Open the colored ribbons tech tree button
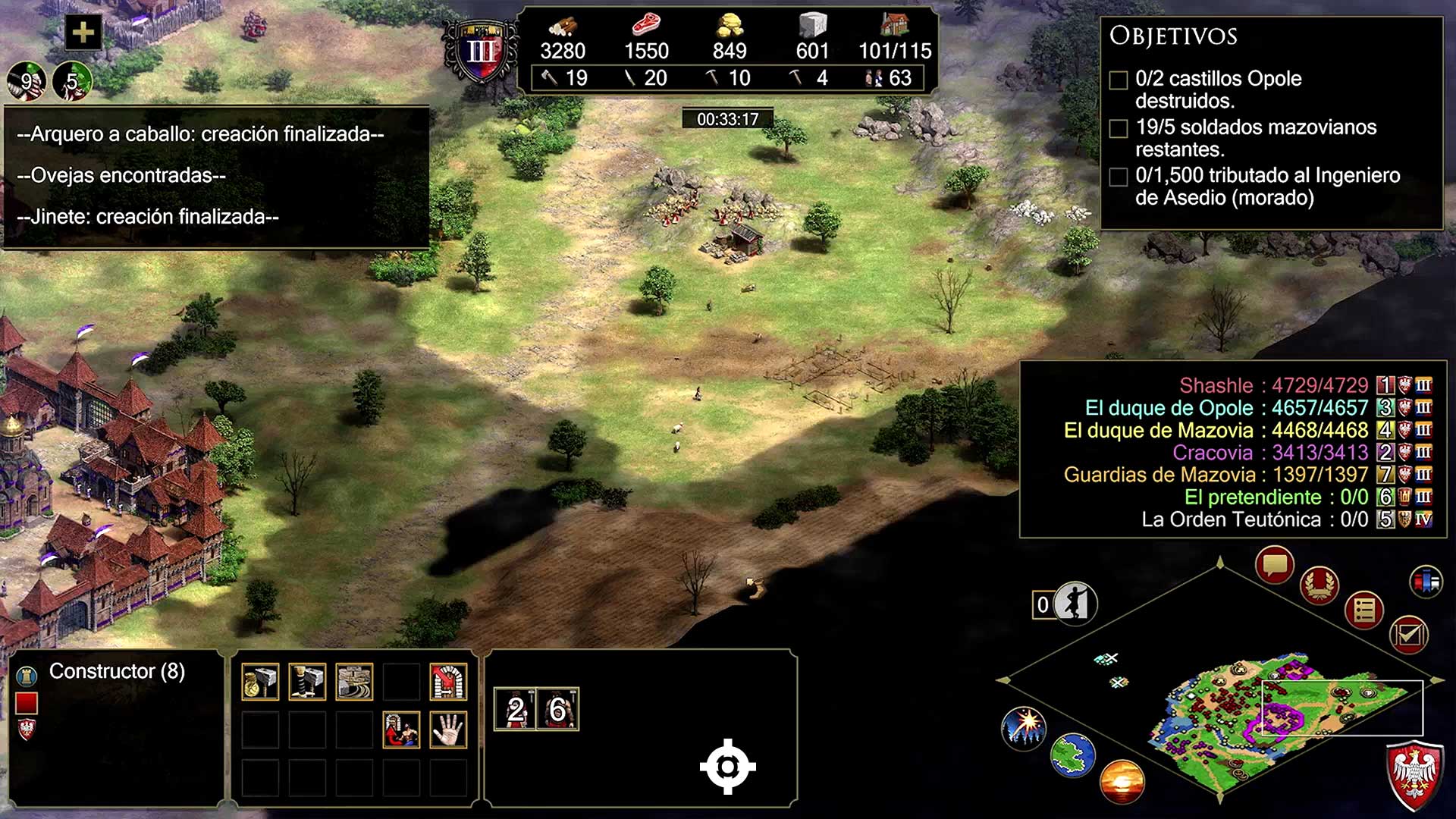 coord(1426,582)
